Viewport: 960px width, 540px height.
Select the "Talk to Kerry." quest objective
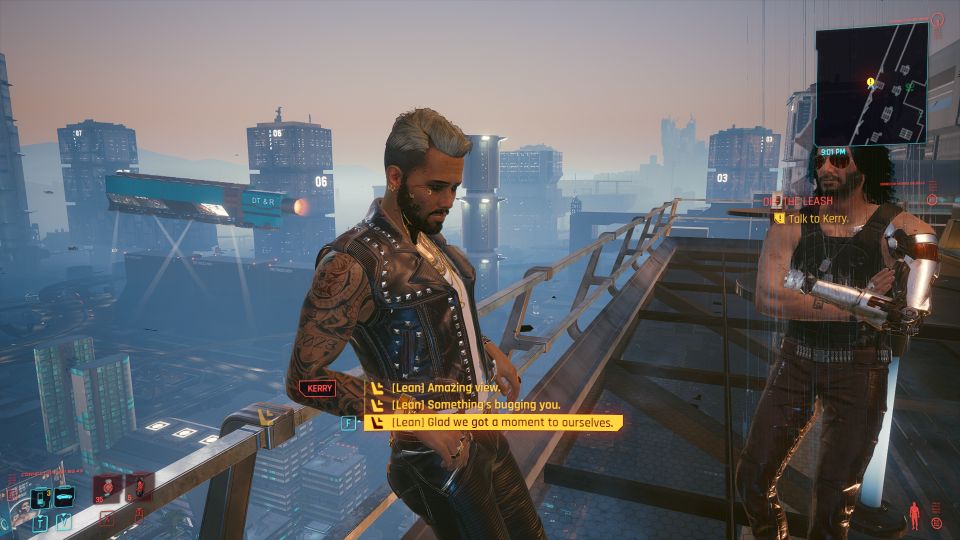point(818,217)
